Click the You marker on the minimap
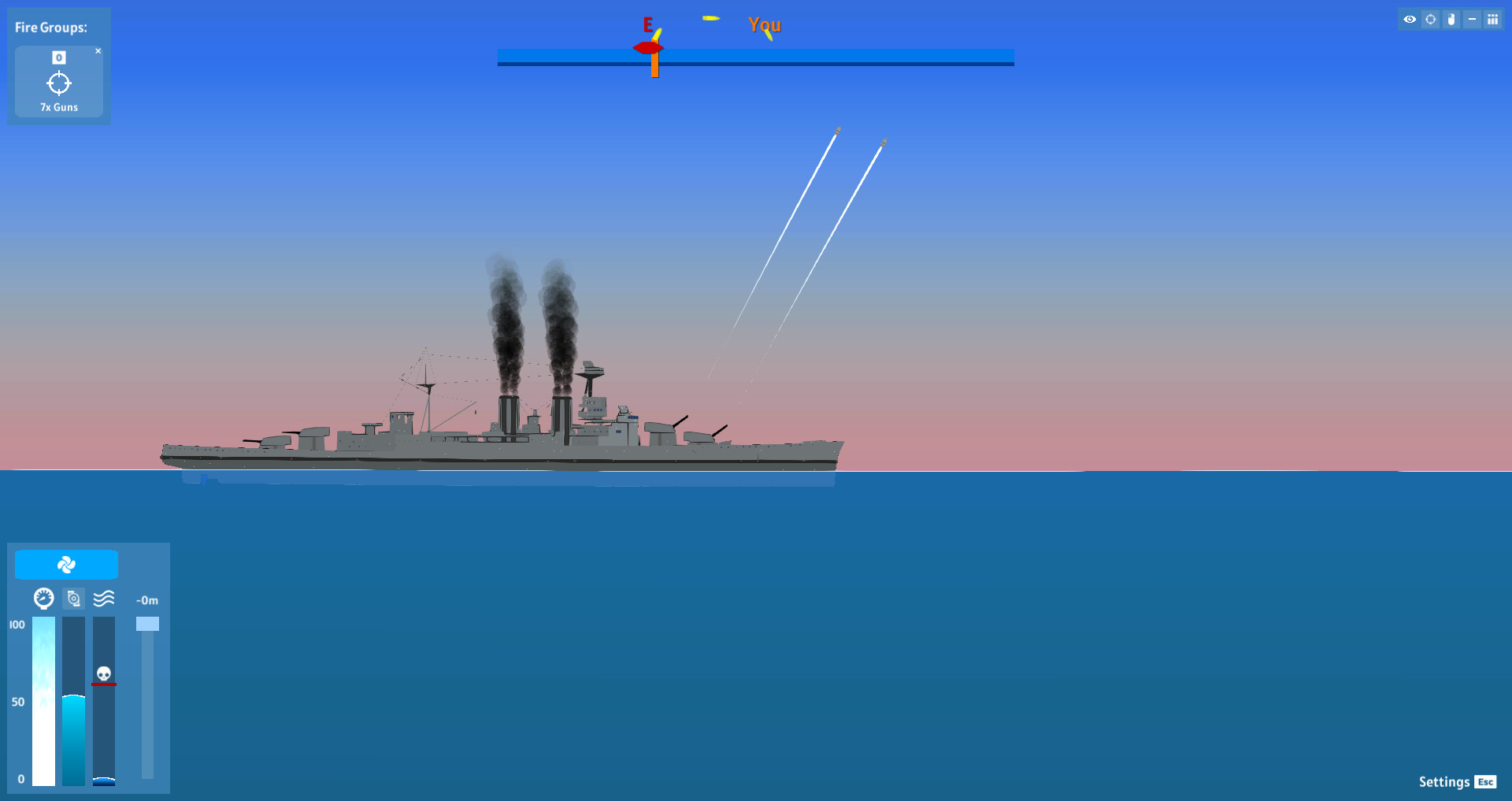This screenshot has width=1512, height=801. coord(764,25)
